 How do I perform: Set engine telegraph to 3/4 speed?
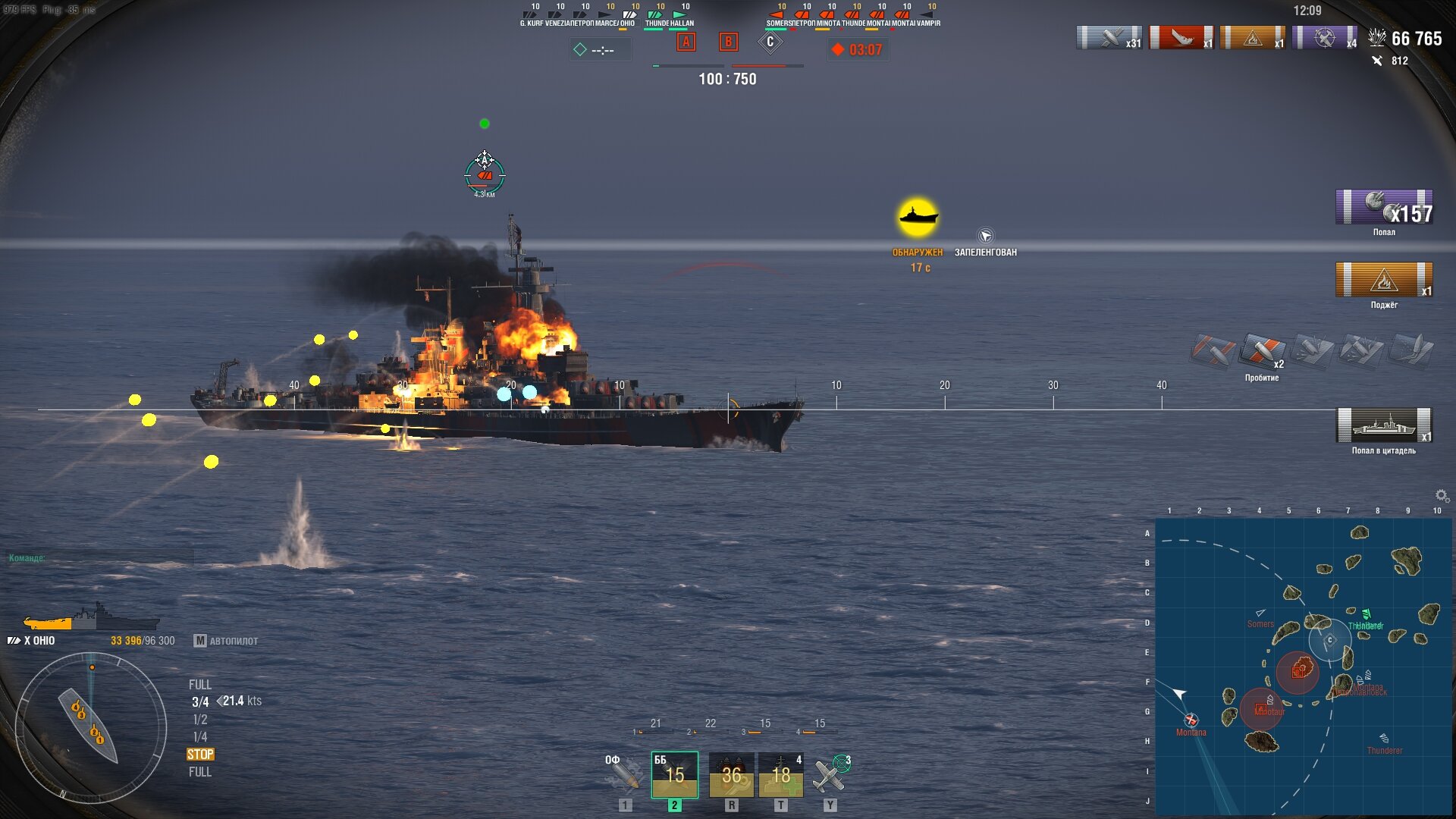(200, 702)
